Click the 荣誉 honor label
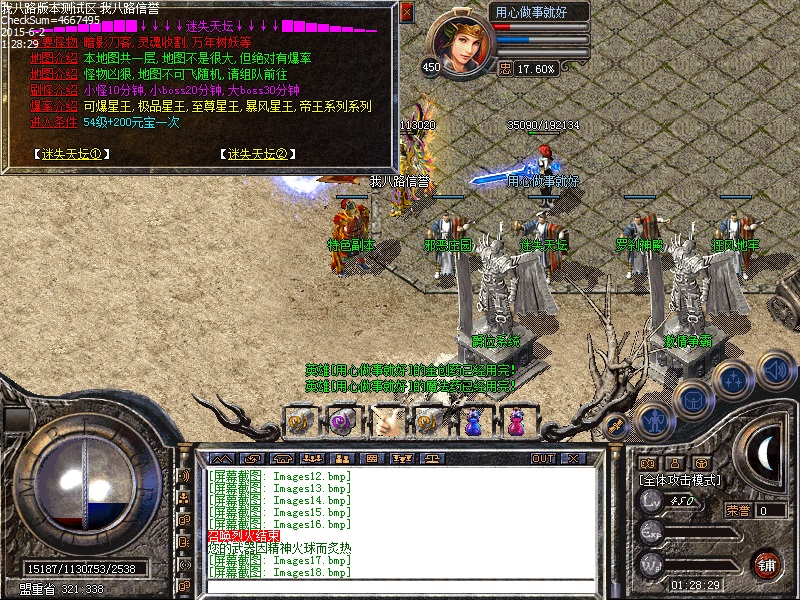800x600 pixels. pyautogui.click(x=737, y=509)
